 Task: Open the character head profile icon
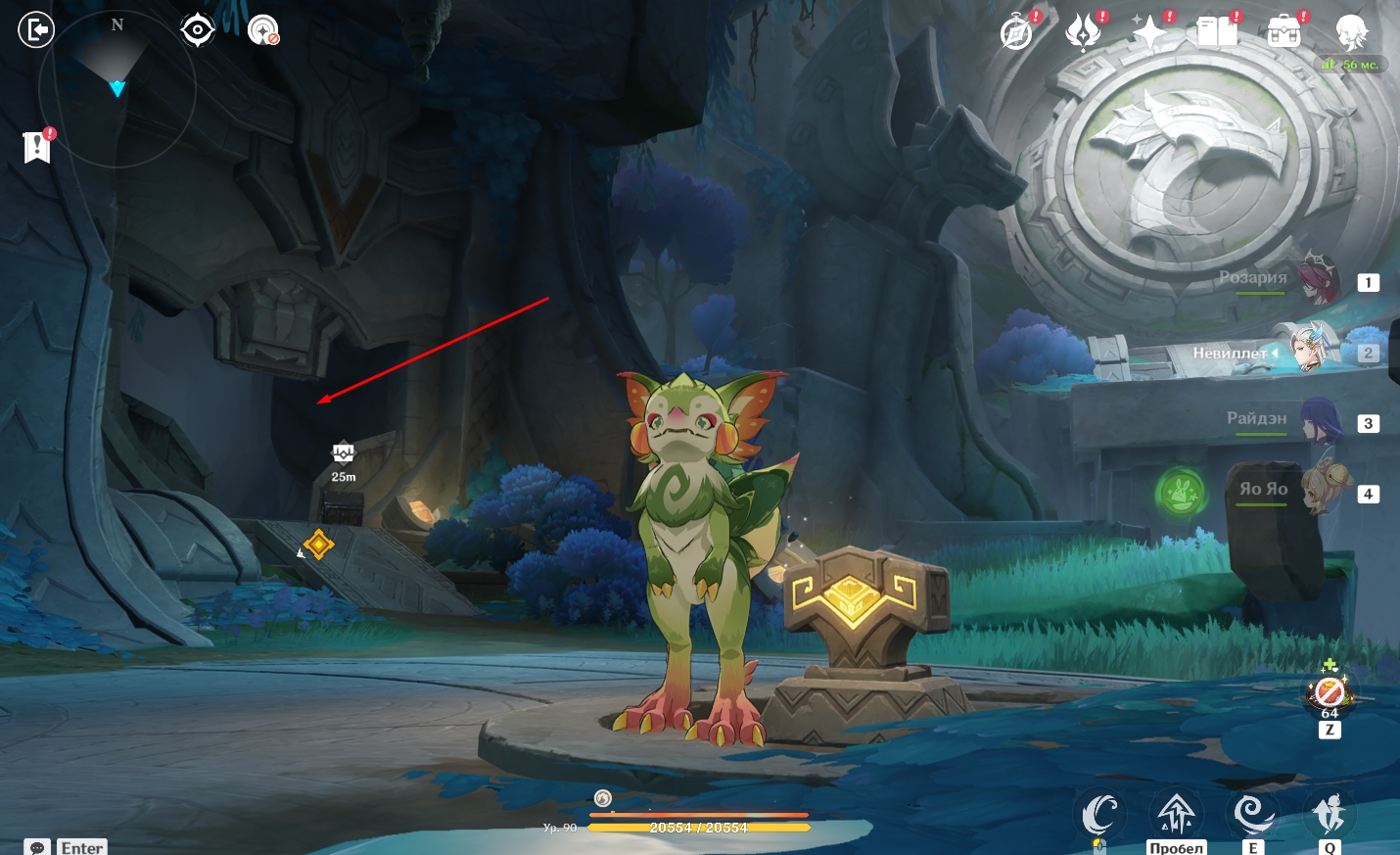[x=1352, y=32]
